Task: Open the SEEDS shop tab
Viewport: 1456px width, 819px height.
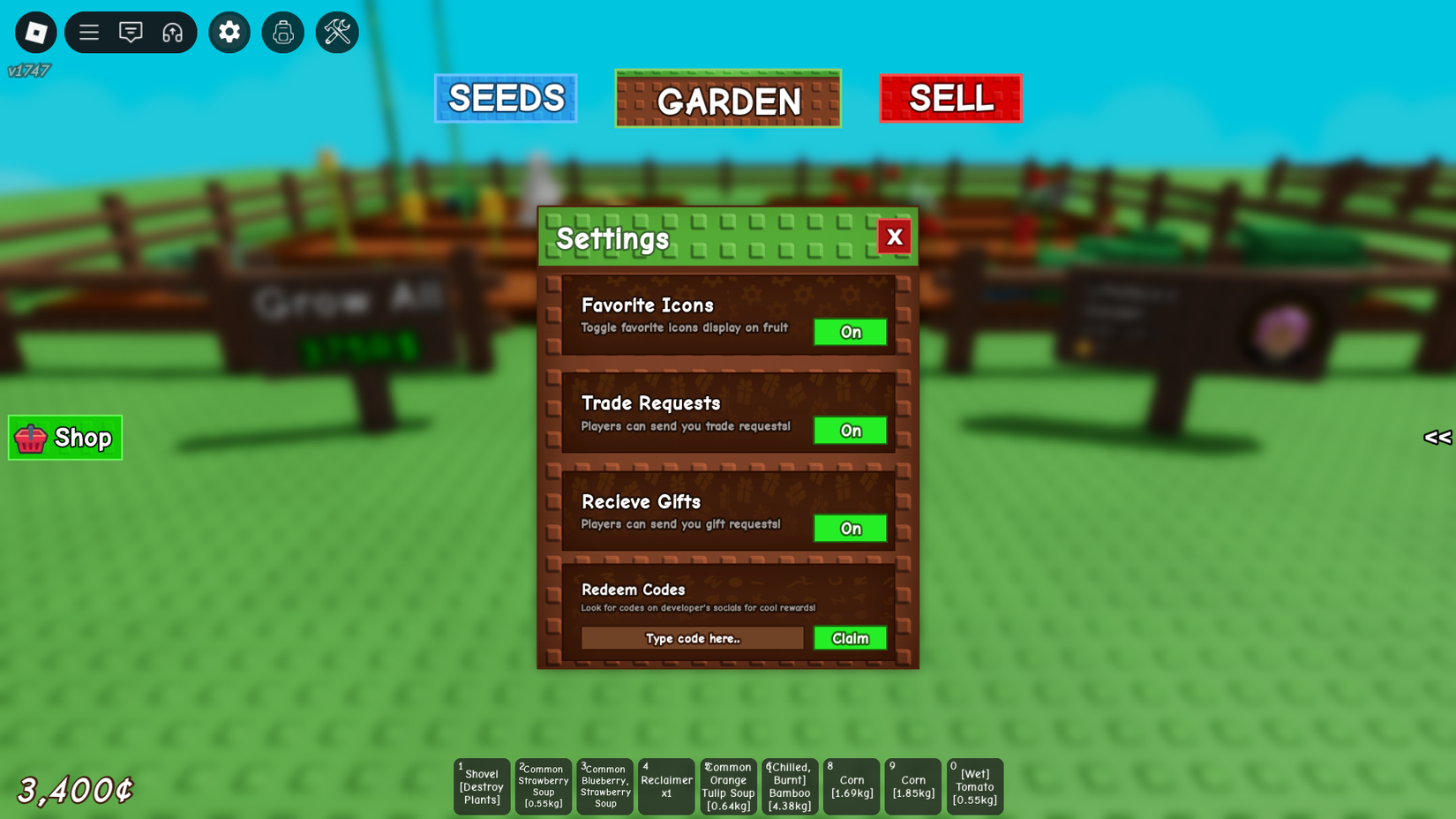Action: [x=505, y=98]
